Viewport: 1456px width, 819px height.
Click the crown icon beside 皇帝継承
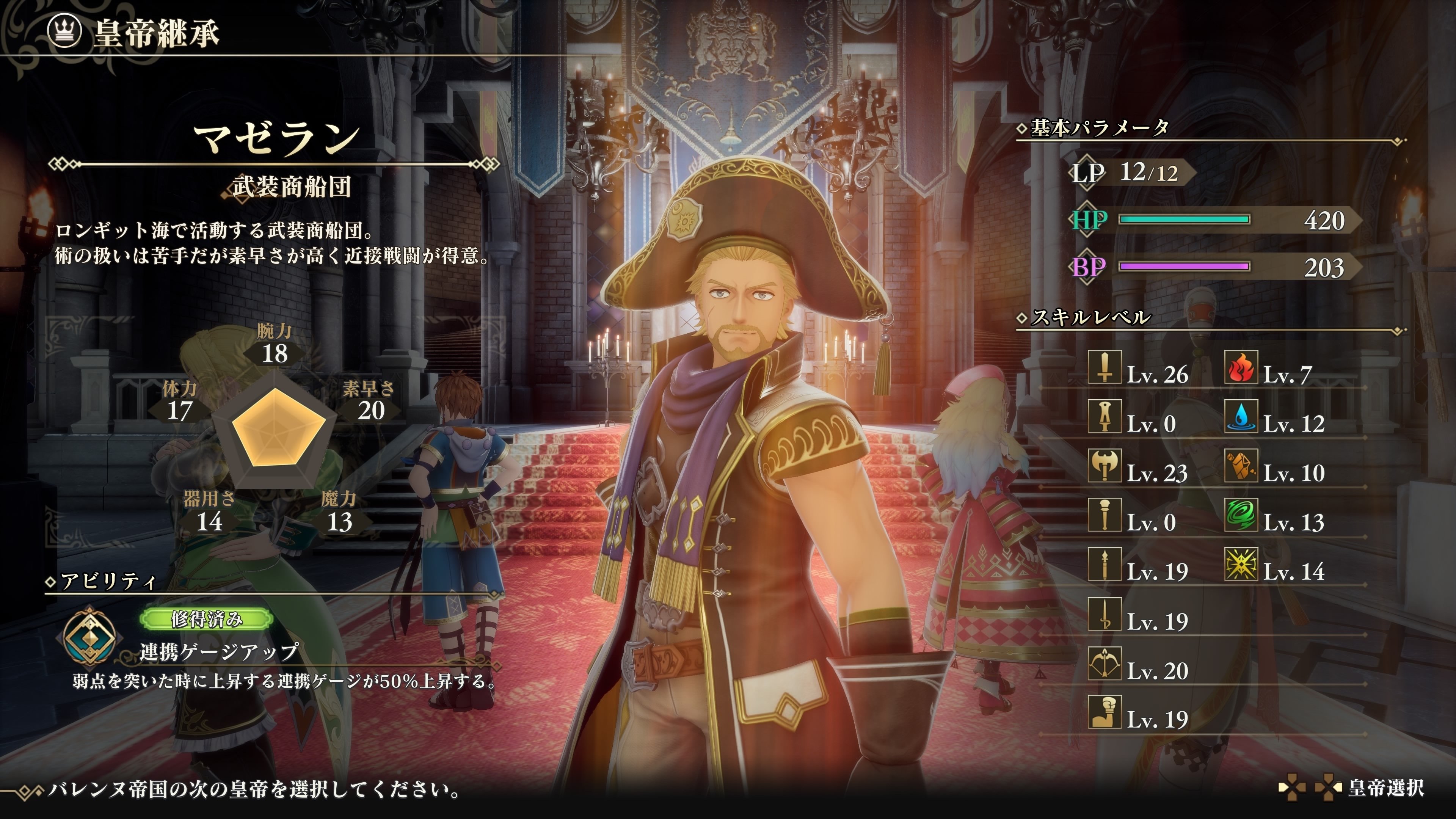66,31
